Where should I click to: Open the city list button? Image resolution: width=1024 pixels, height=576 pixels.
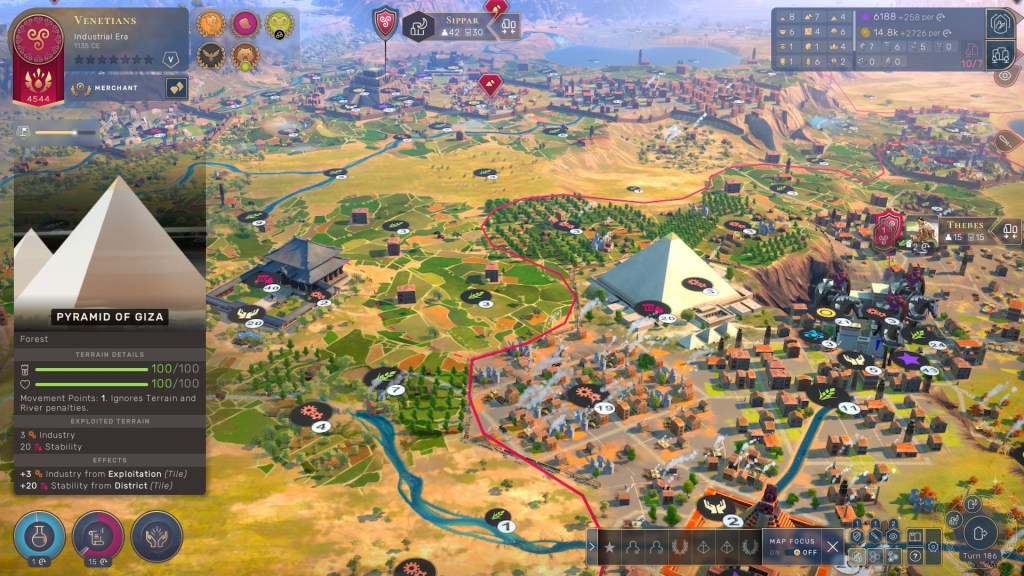tap(1002, 55)
